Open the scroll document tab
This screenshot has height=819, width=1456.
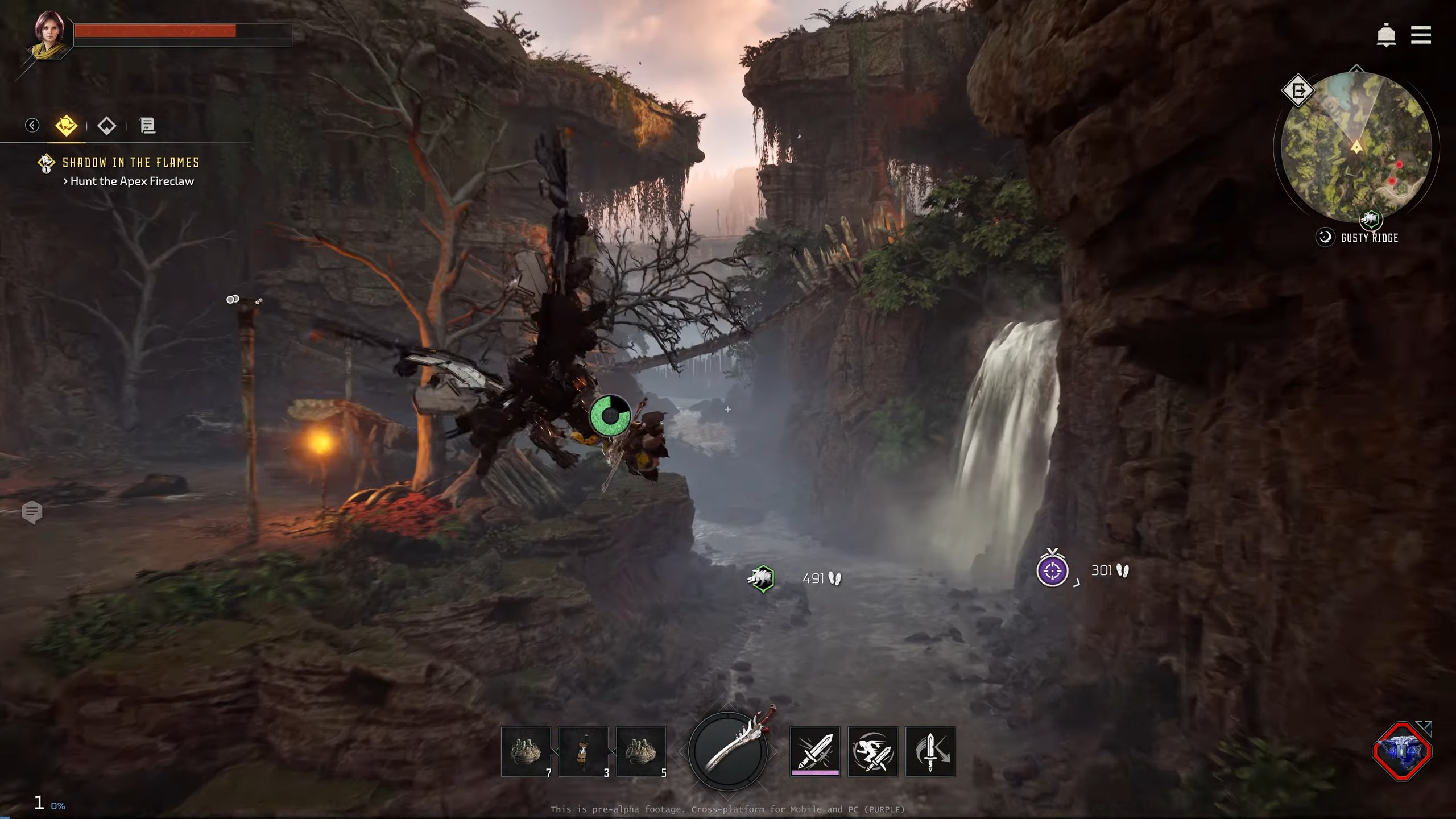coord(147,126)
